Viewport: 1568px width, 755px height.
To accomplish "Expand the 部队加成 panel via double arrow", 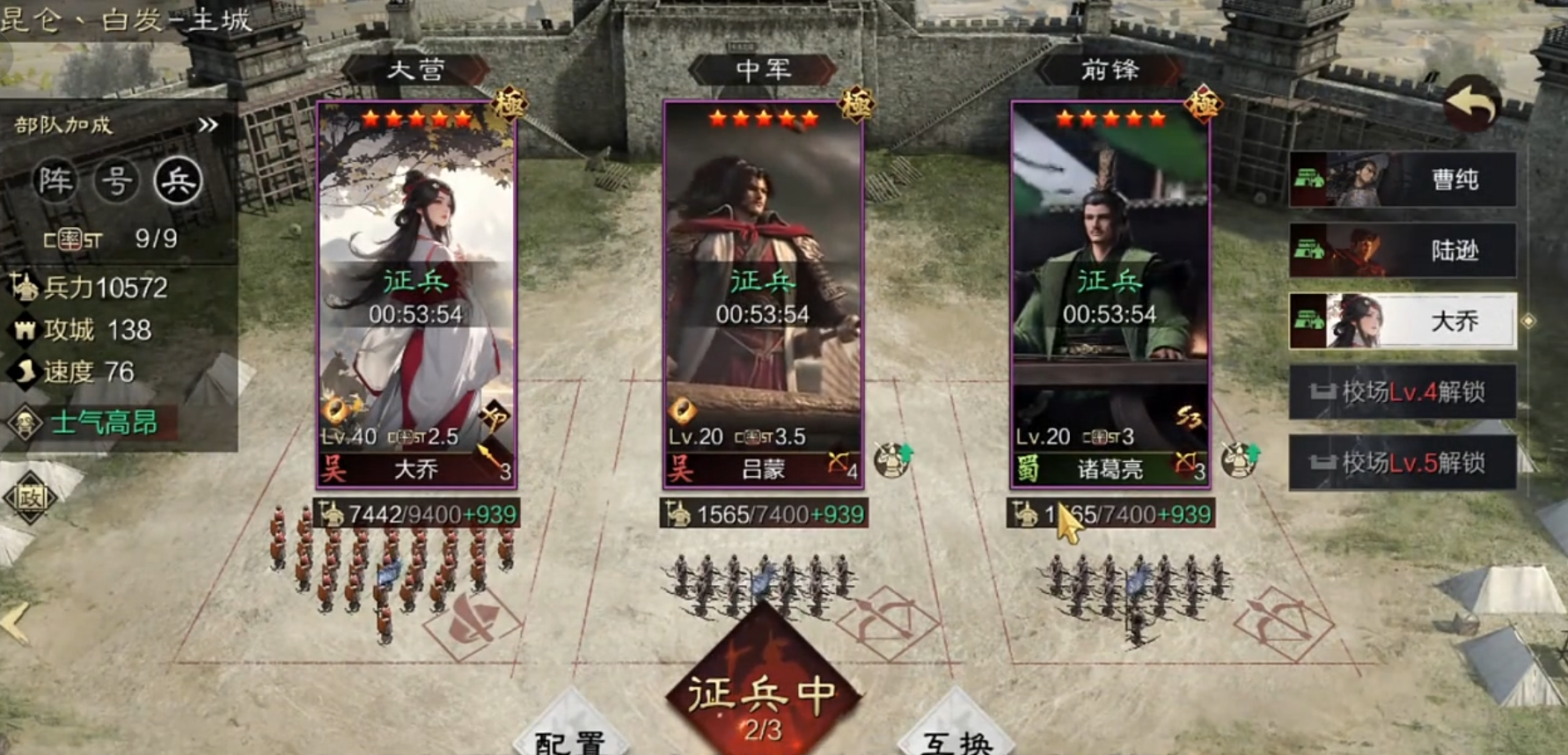I will click(207, 122).
